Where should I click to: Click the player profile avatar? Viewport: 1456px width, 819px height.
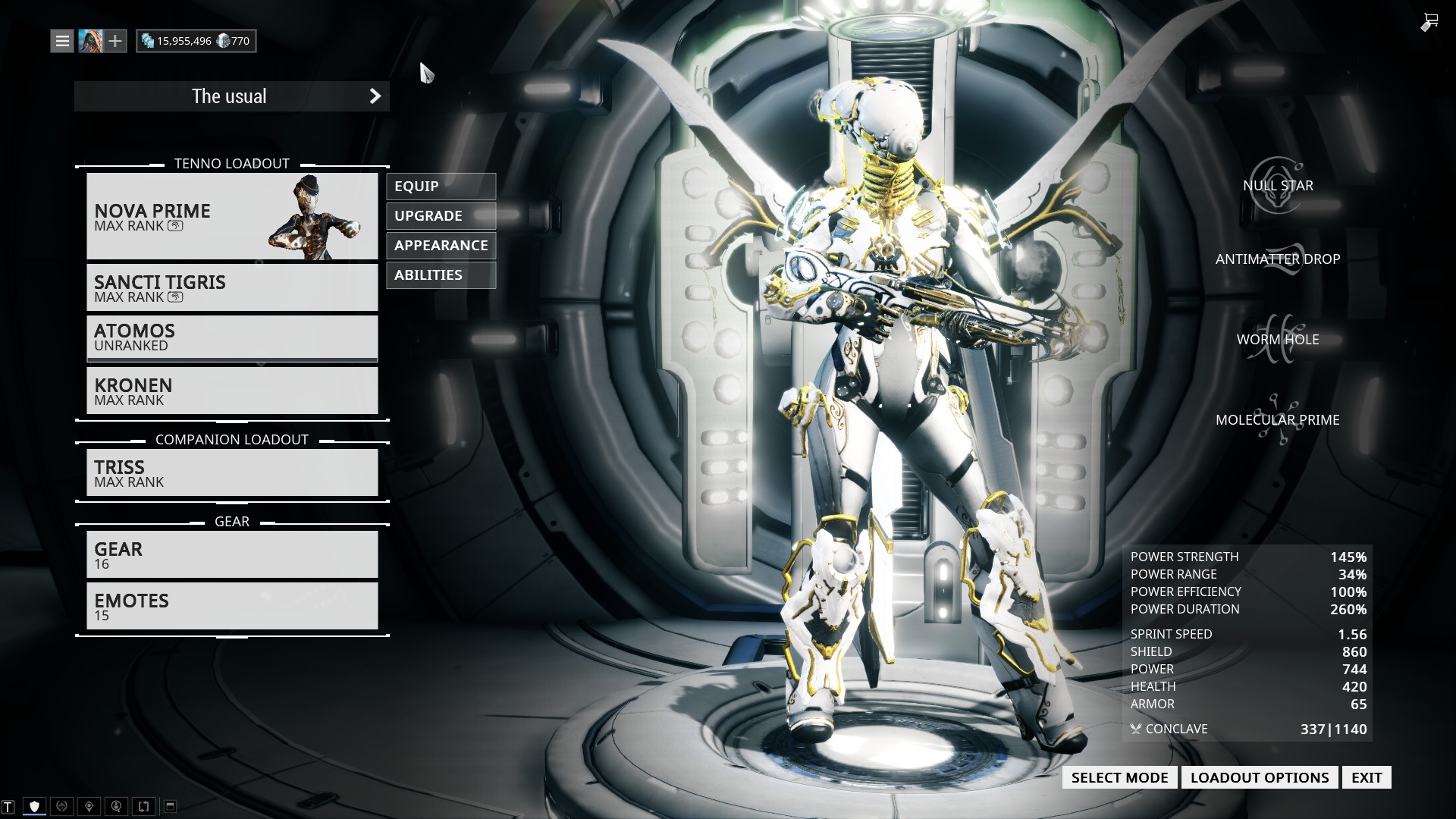point(90,41)
